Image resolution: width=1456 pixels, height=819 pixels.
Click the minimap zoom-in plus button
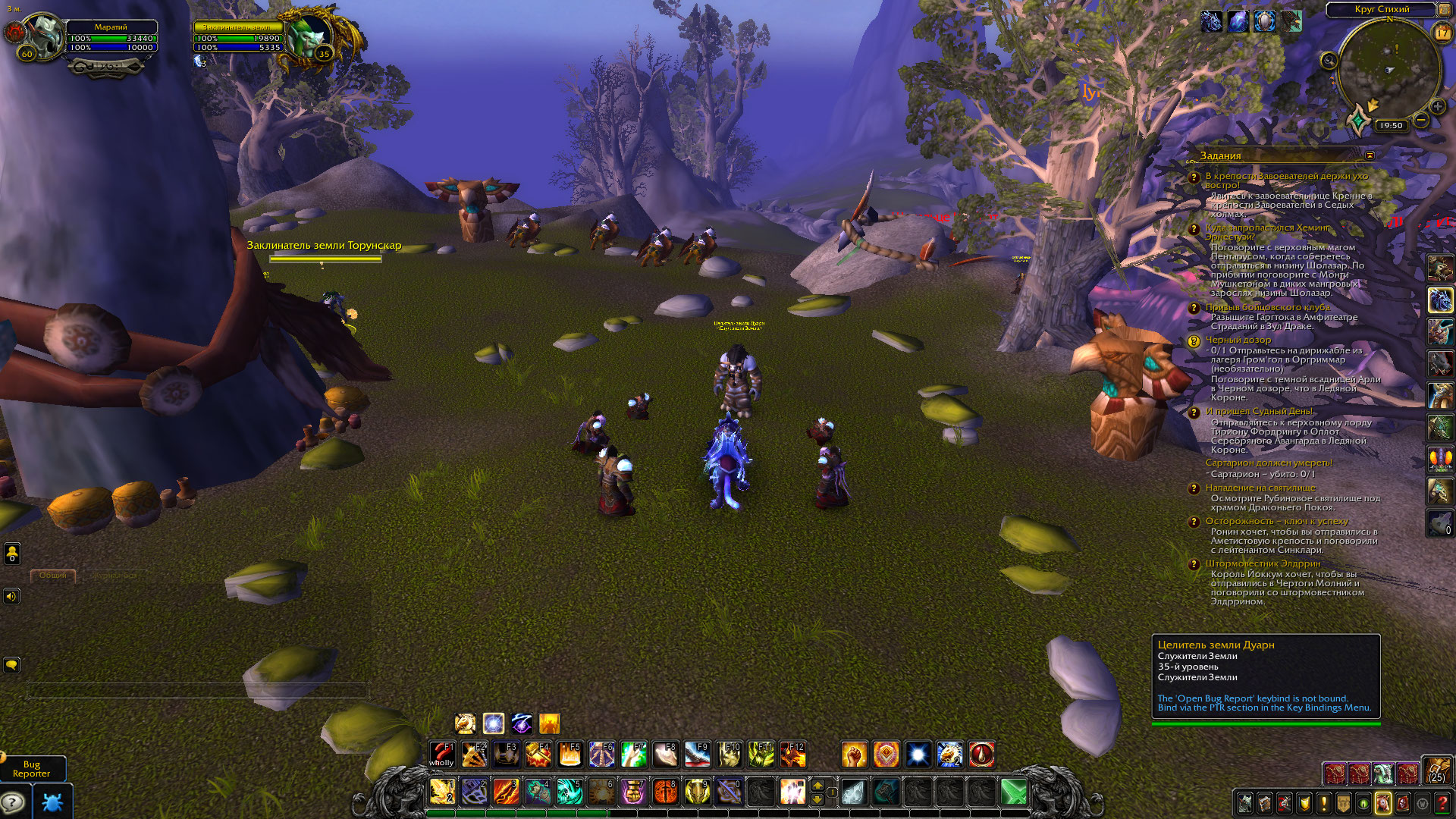pyautogui.click(x=1437, y=107)
